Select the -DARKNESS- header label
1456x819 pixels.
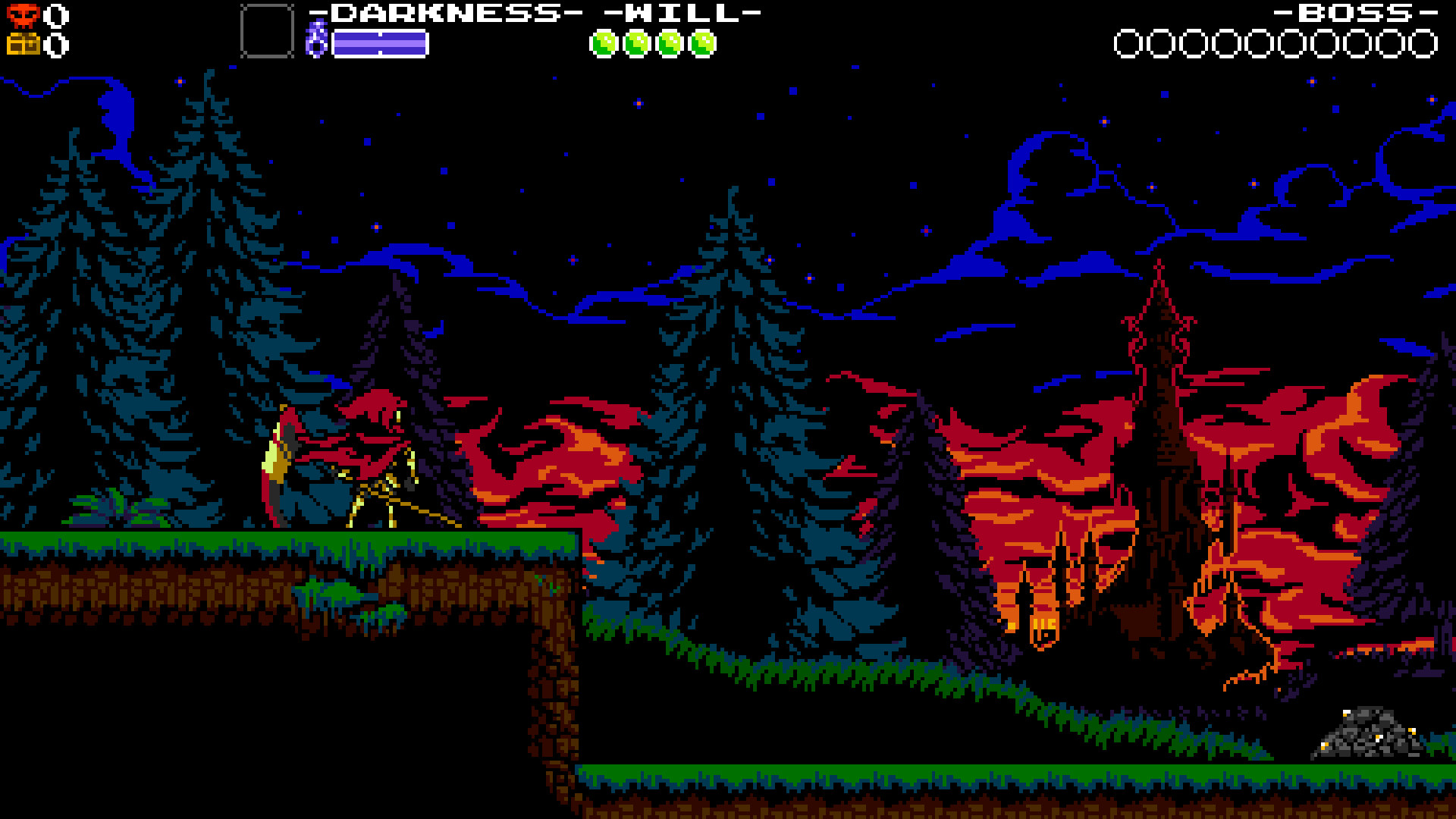click(x=446, y=11)
